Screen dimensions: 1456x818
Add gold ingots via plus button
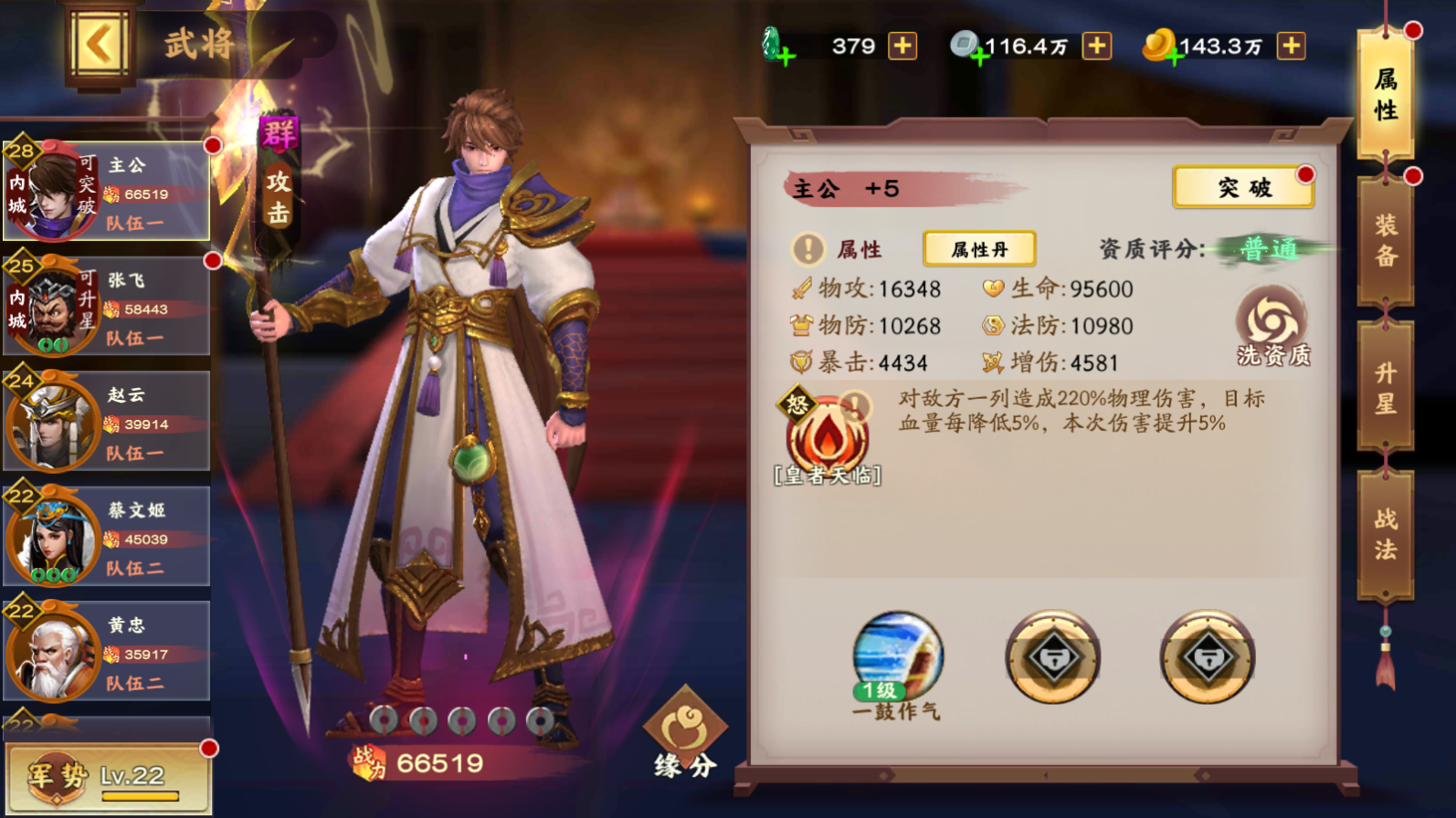point(1291,46)
